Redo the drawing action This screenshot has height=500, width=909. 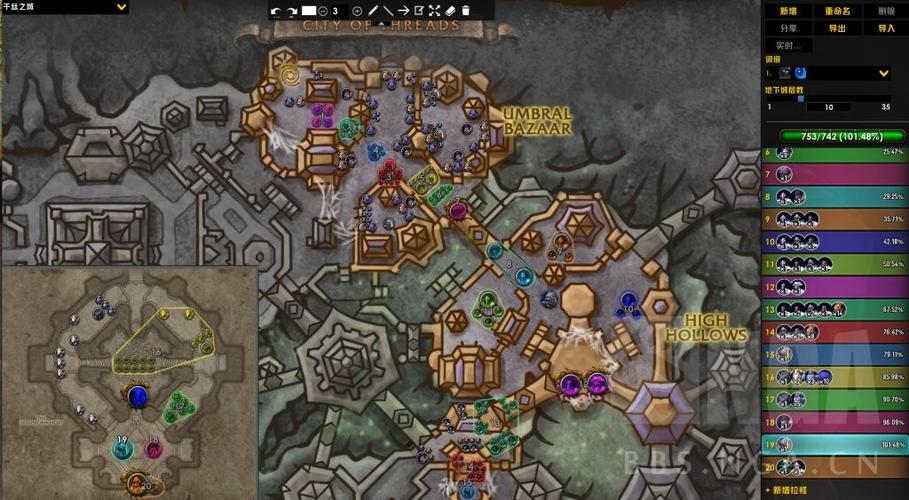[292, 11]
